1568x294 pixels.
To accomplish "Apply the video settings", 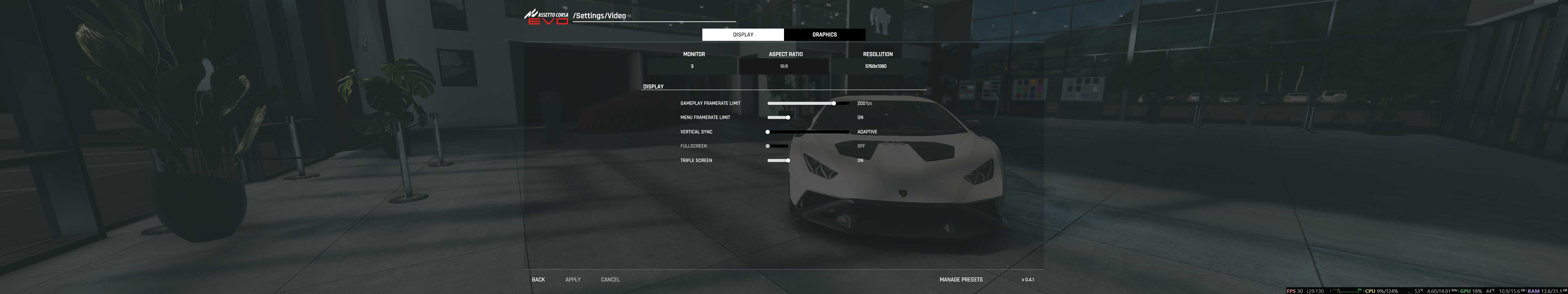I will point(573,279).
